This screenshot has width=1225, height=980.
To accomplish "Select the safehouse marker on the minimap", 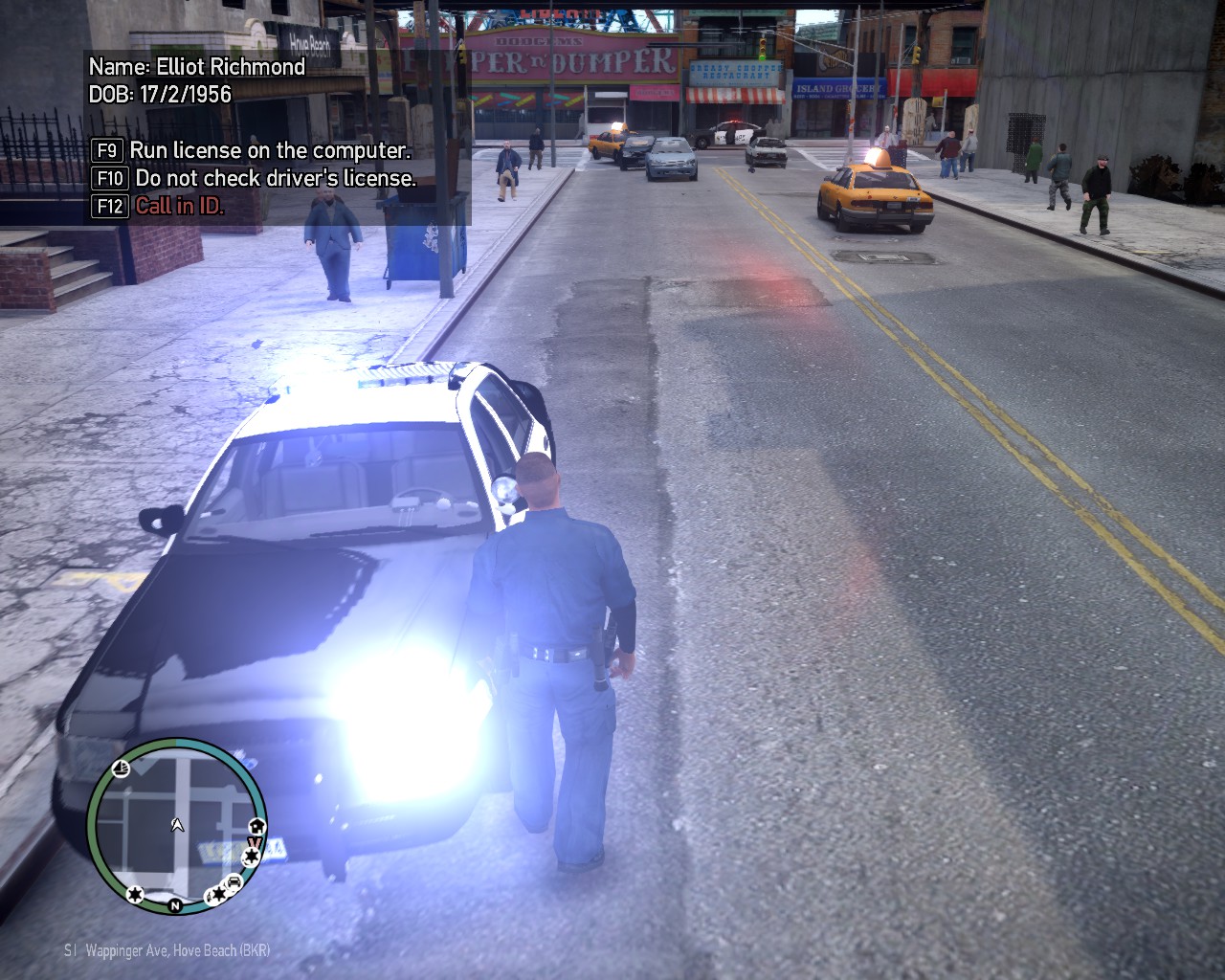I will coord(256,827).
